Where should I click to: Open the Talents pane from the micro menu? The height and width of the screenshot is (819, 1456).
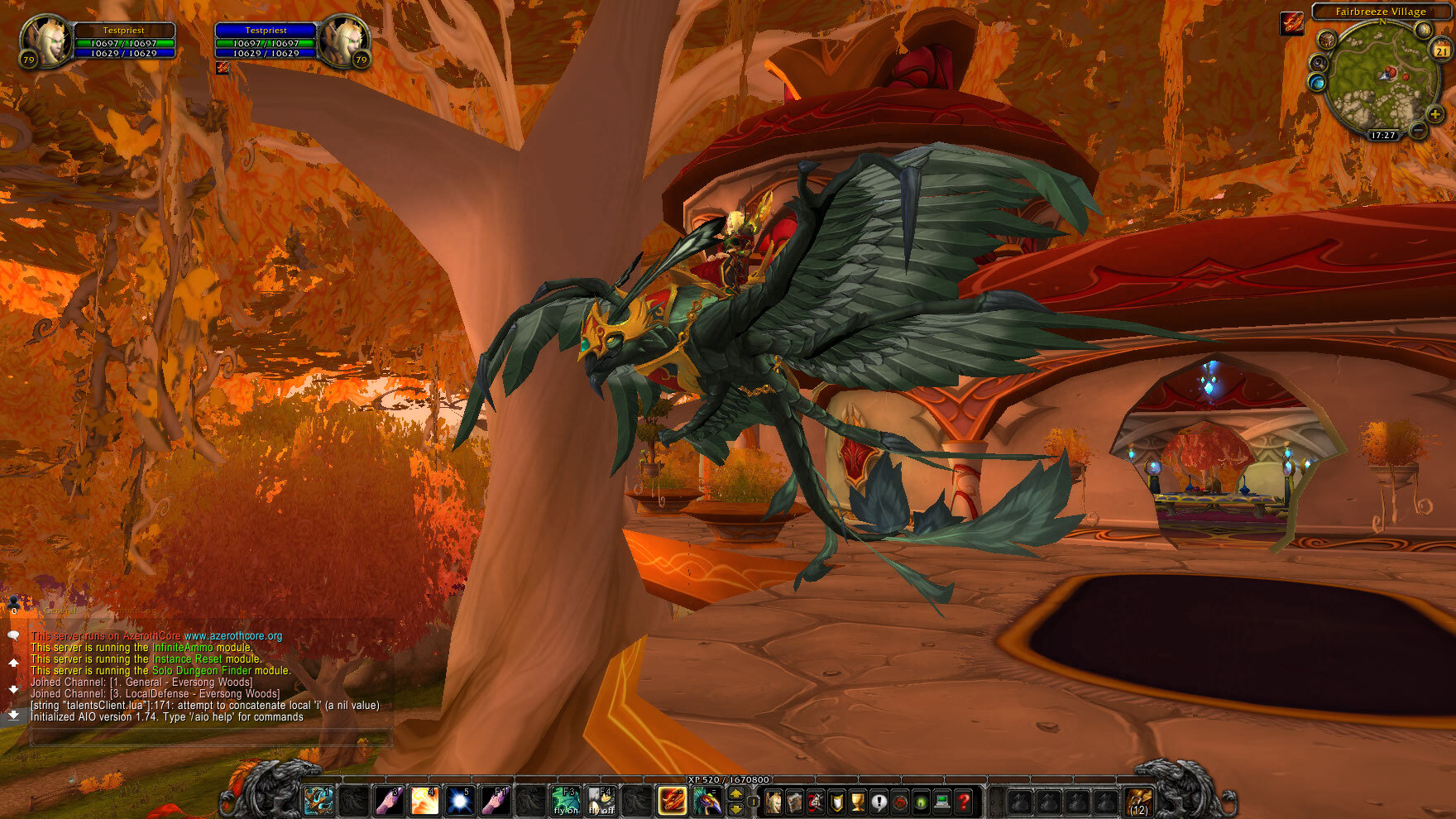click(x=815, y=801)
